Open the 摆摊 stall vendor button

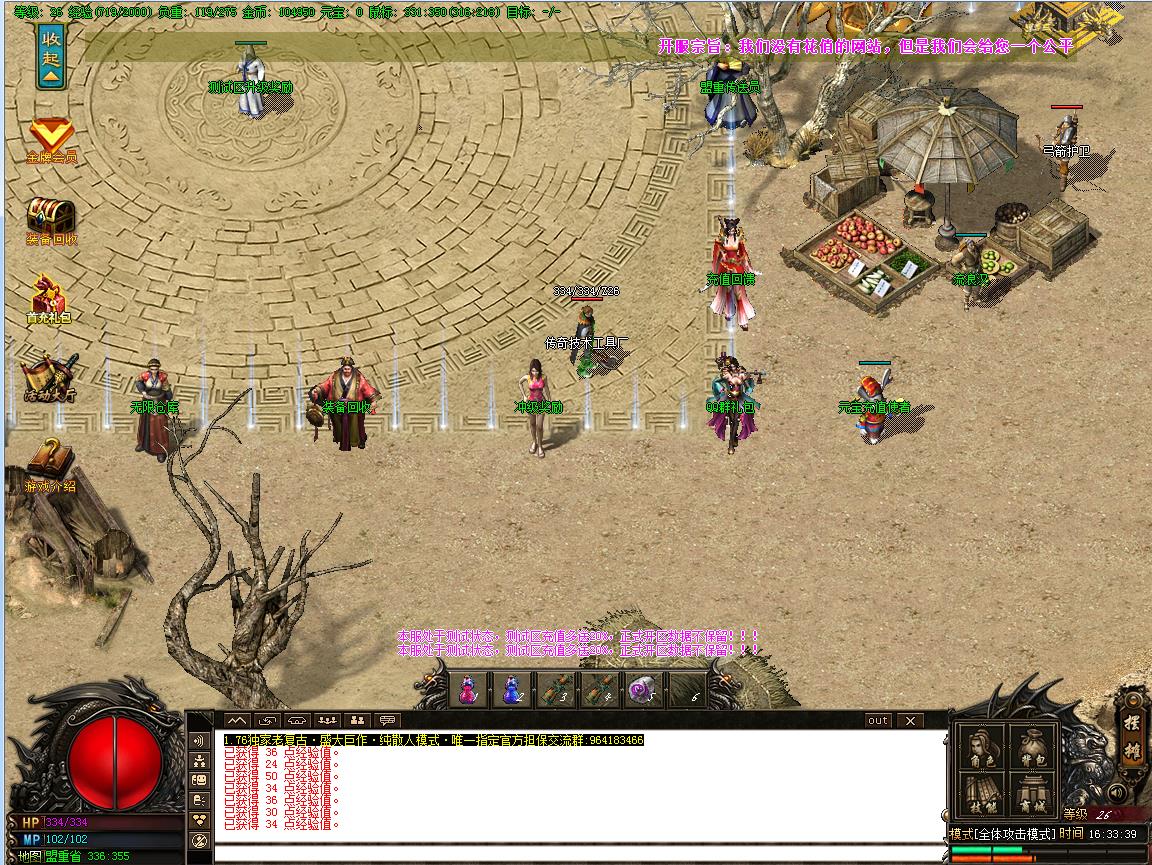point(1132,740)
